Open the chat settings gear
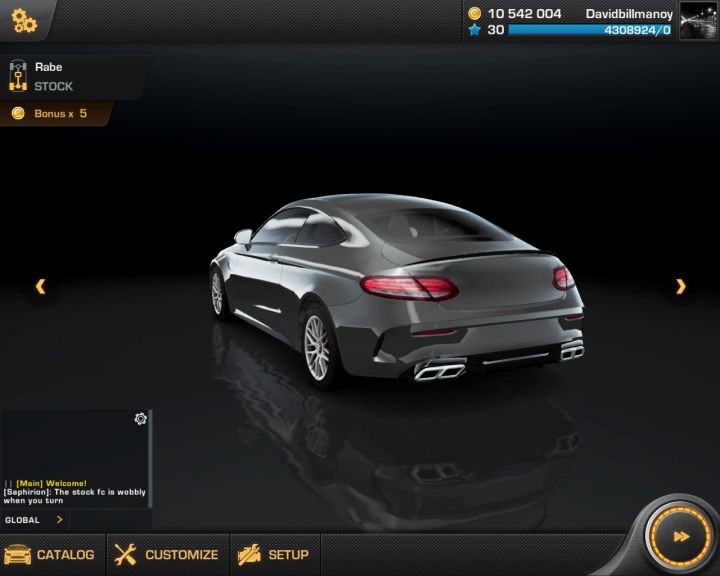This screenshot has width=720, height=576. click(141, 419)
